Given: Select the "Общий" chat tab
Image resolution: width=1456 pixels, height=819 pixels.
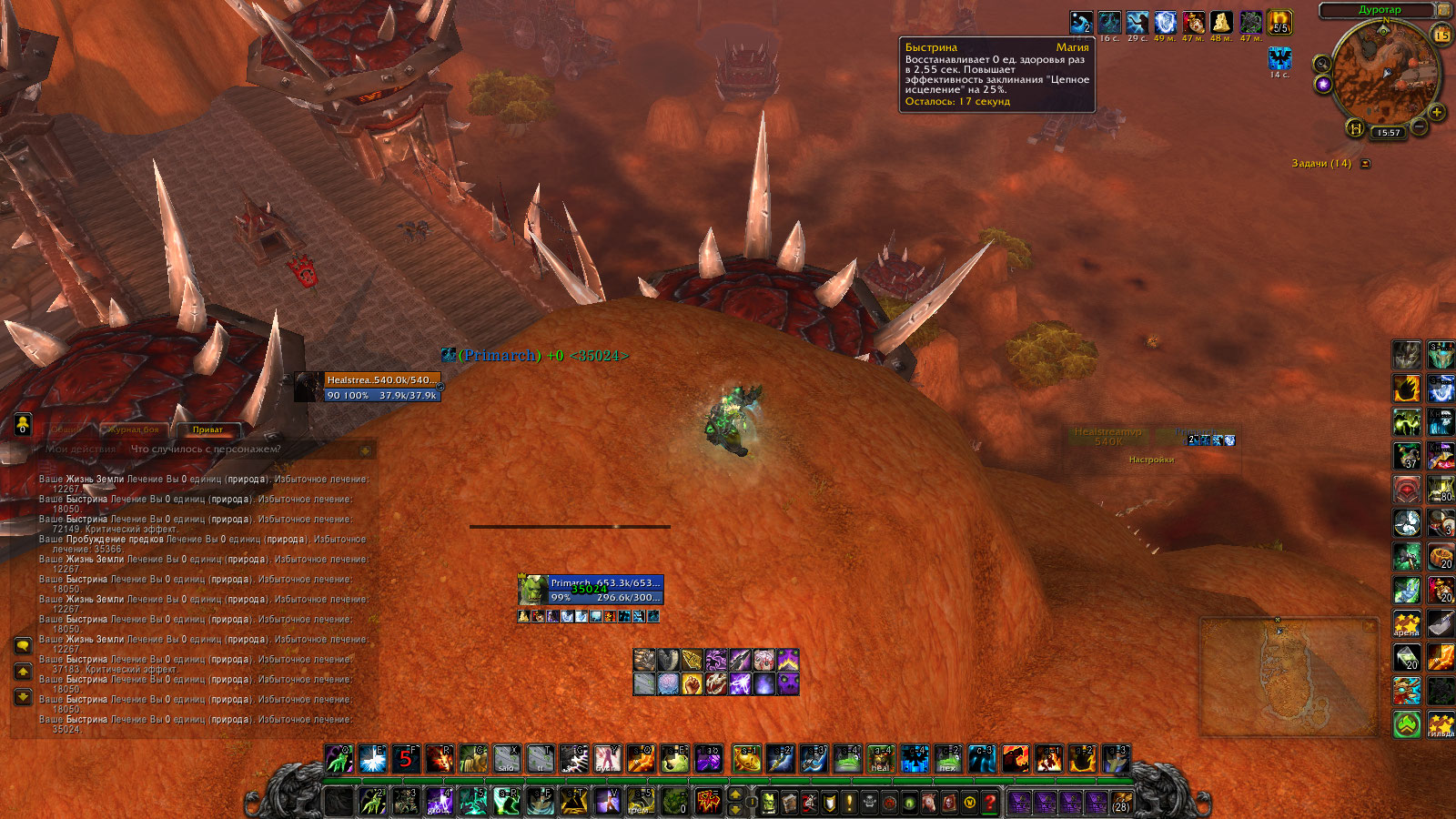Looking at the screenshot, I should click(x=65, y=430).
